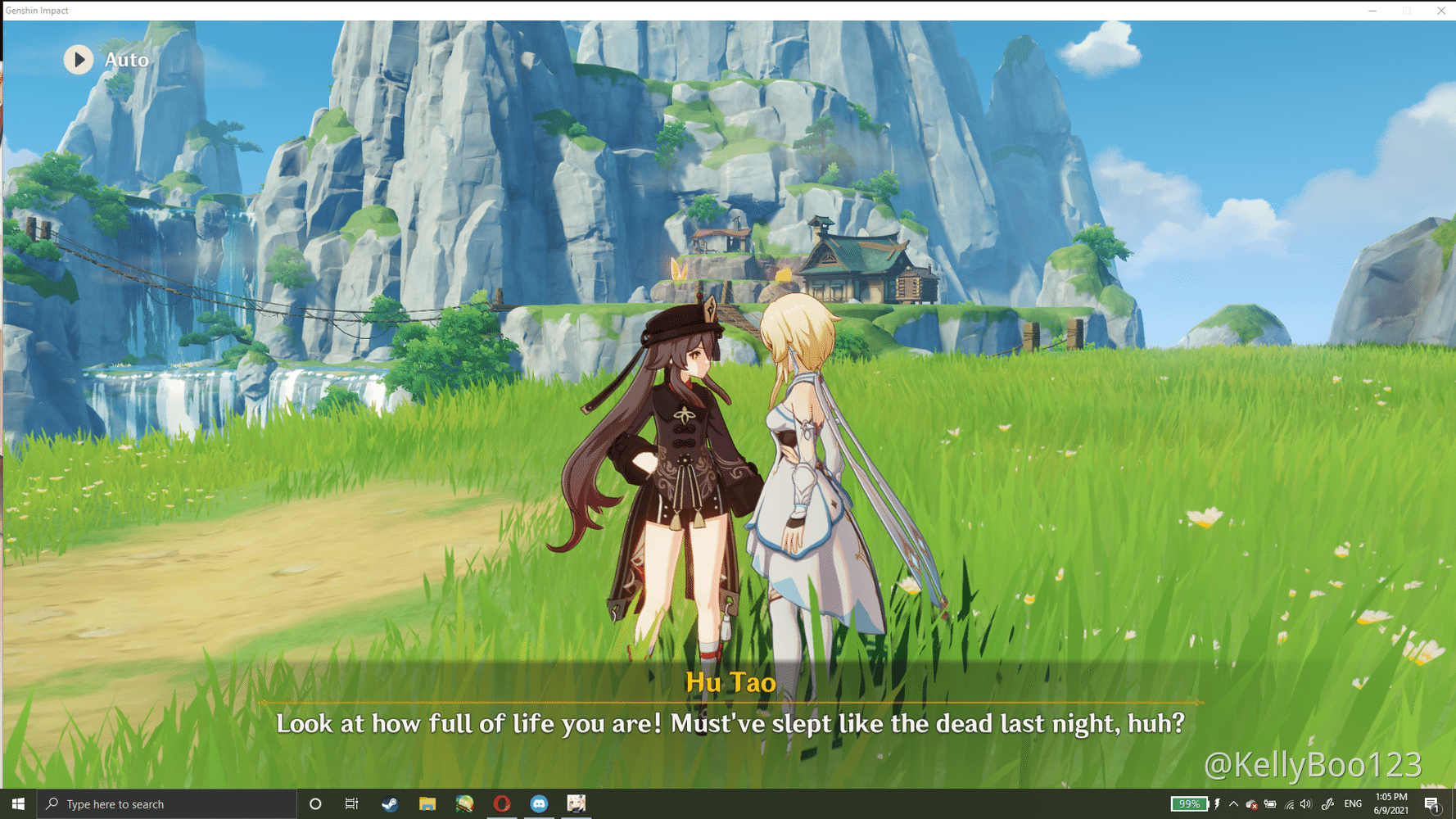Click the Cortana search circle
Screen dimensions: 1456x819
[315, 804]
